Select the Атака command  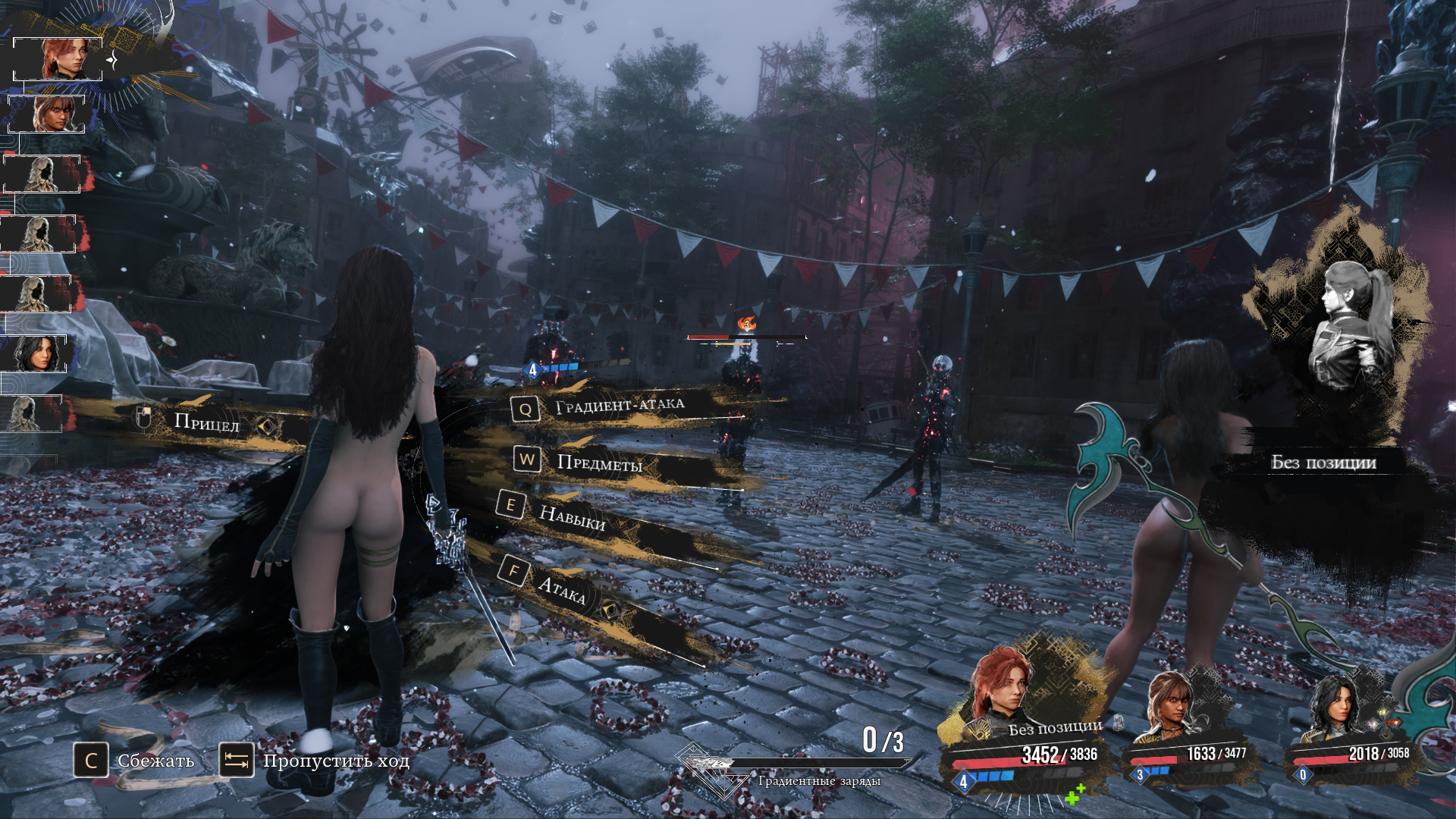[x=560, y=588]
